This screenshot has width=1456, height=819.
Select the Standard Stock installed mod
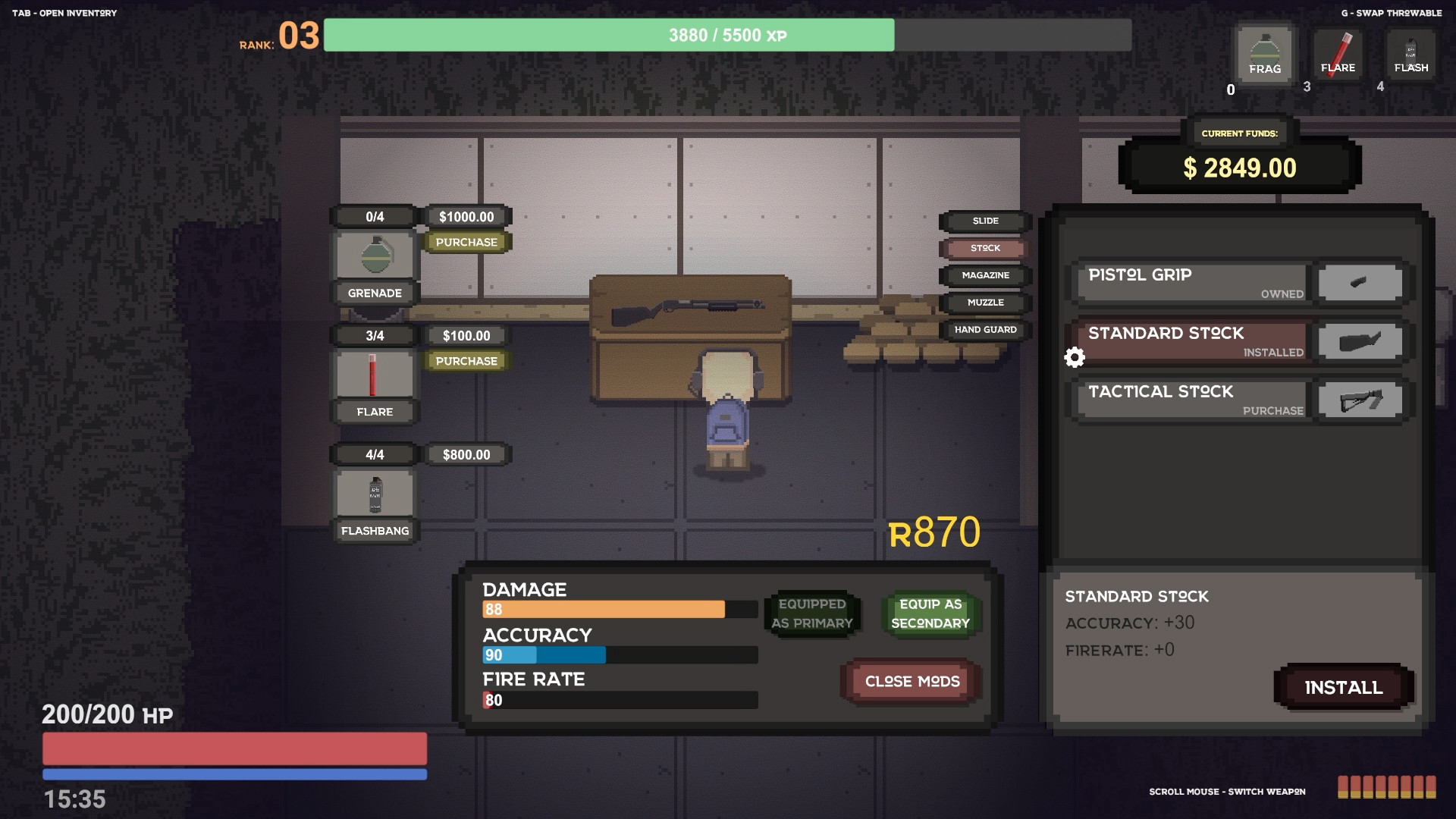click(x=1191, y=341)
